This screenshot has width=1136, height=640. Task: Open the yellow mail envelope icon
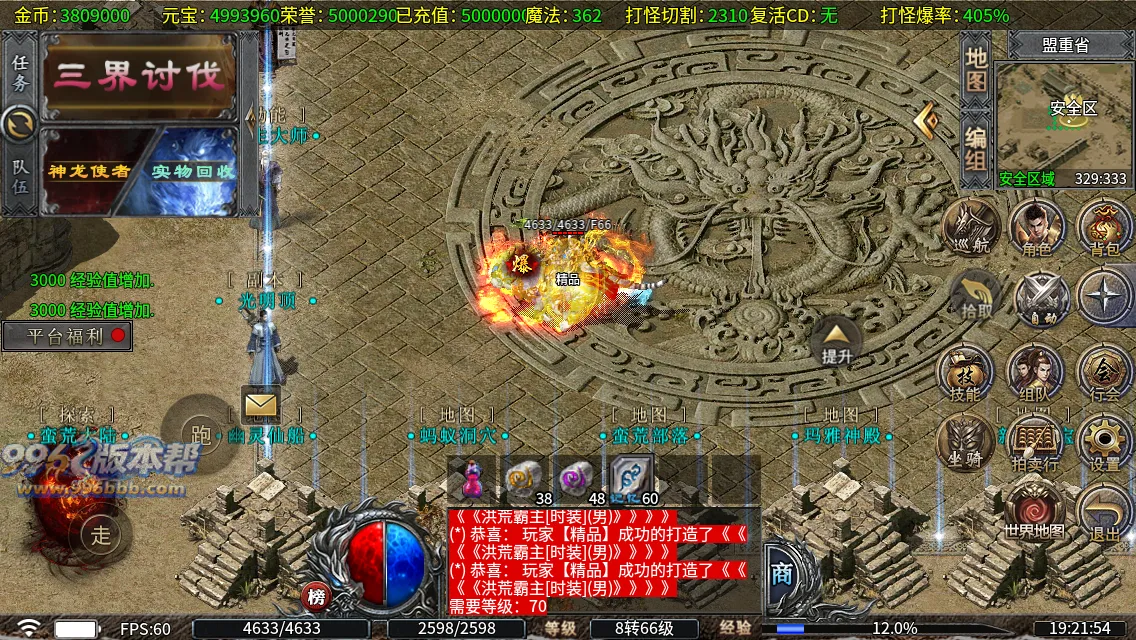(261, 404)
